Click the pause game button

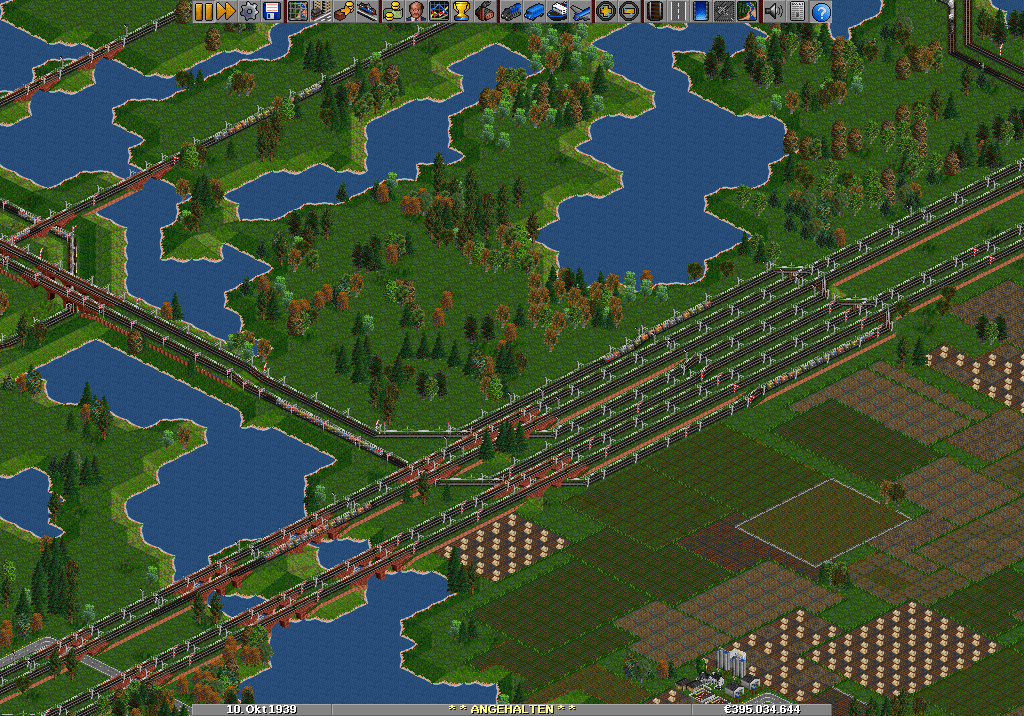click(203, 11)
